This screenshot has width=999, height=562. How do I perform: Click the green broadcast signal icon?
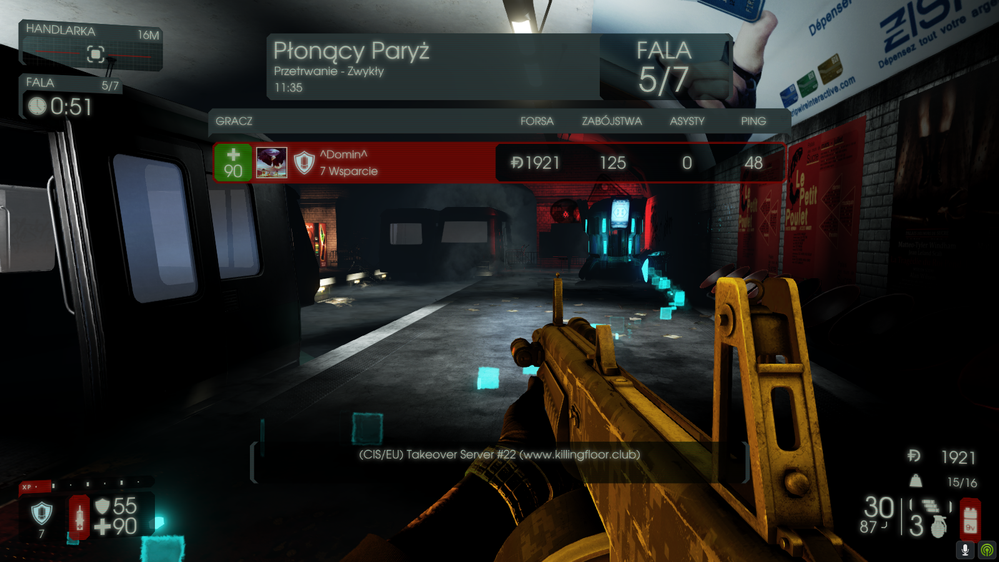coord(986,549)
